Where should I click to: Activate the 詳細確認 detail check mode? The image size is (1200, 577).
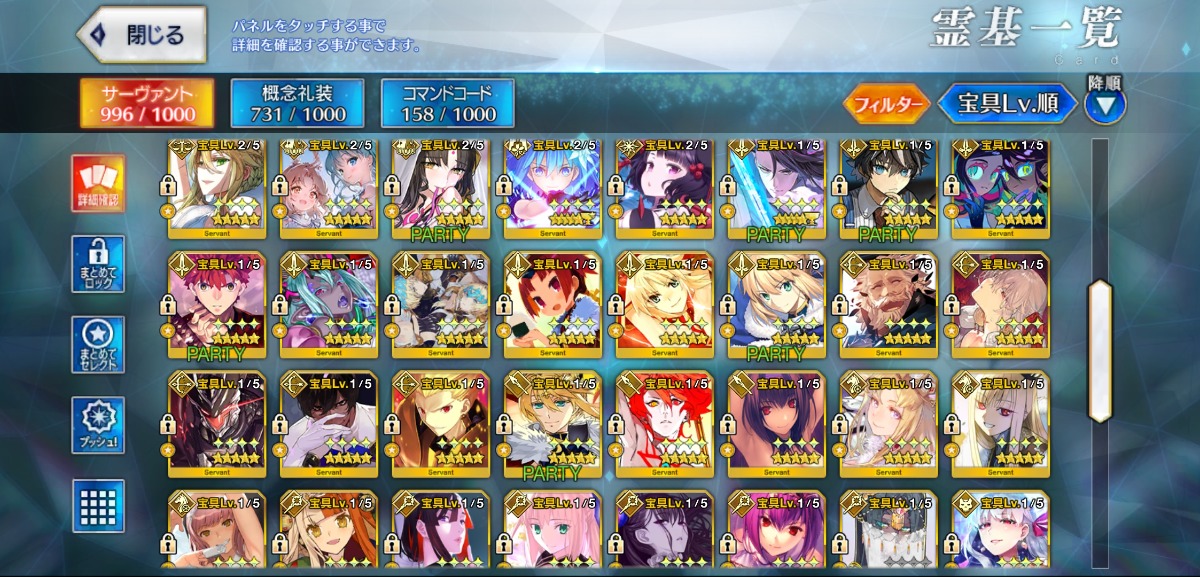point(98,184)
